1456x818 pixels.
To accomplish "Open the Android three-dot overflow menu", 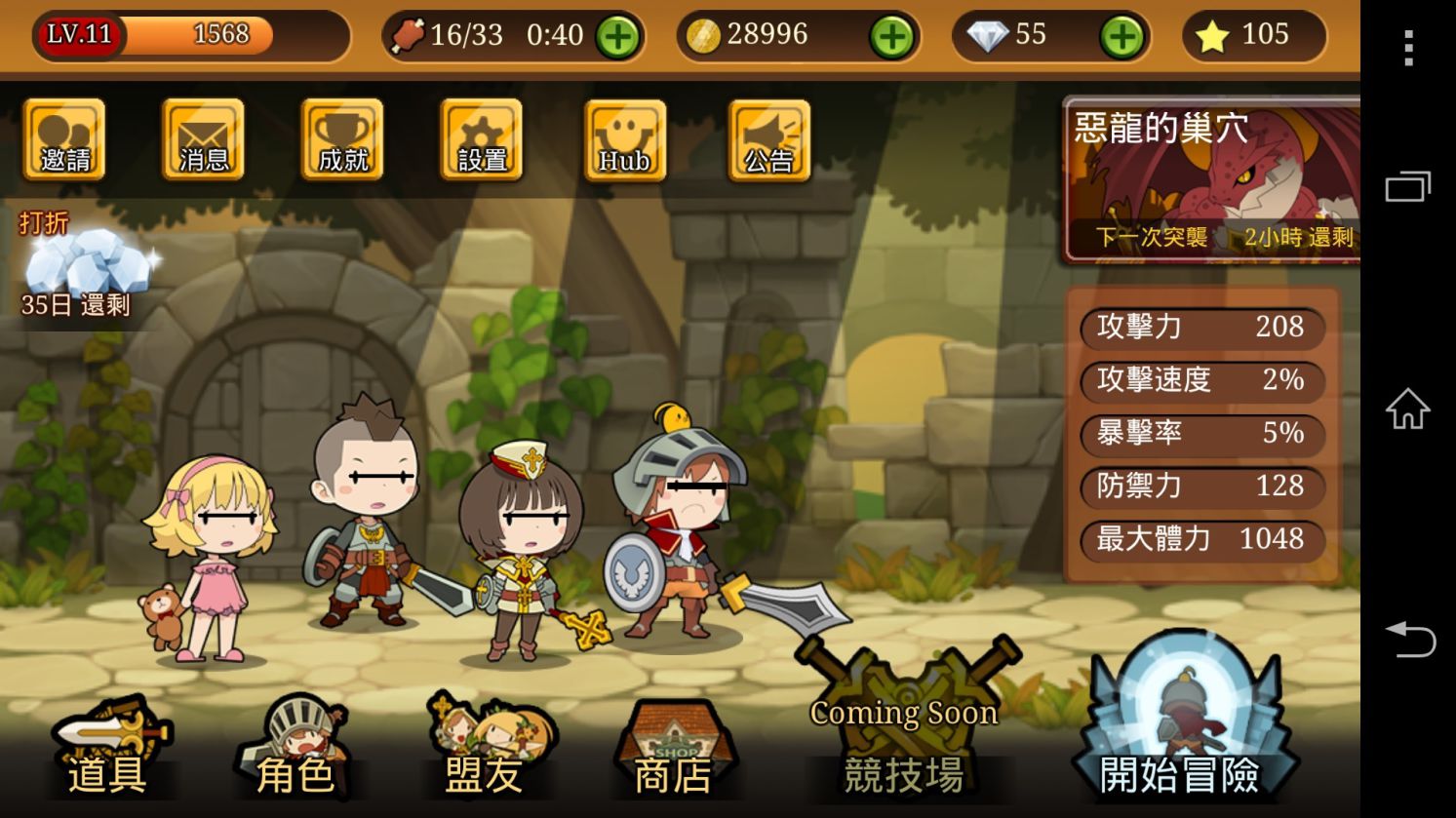I will tap(1408, 47).
